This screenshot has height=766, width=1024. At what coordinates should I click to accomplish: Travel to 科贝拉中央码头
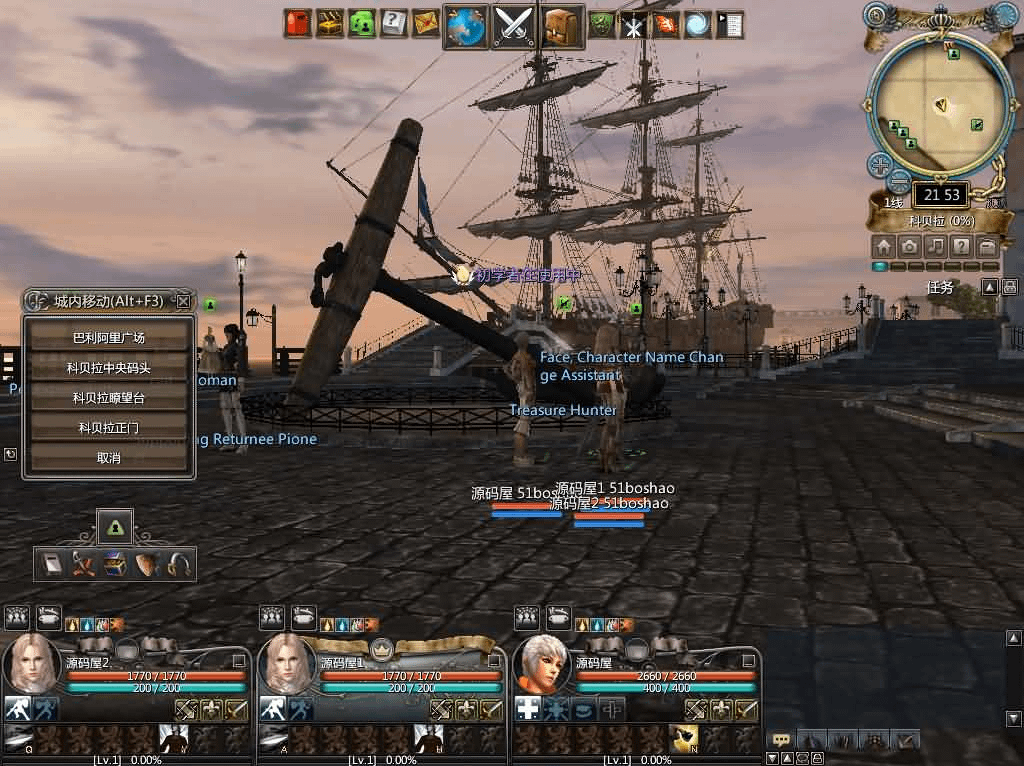coord(109,368)
